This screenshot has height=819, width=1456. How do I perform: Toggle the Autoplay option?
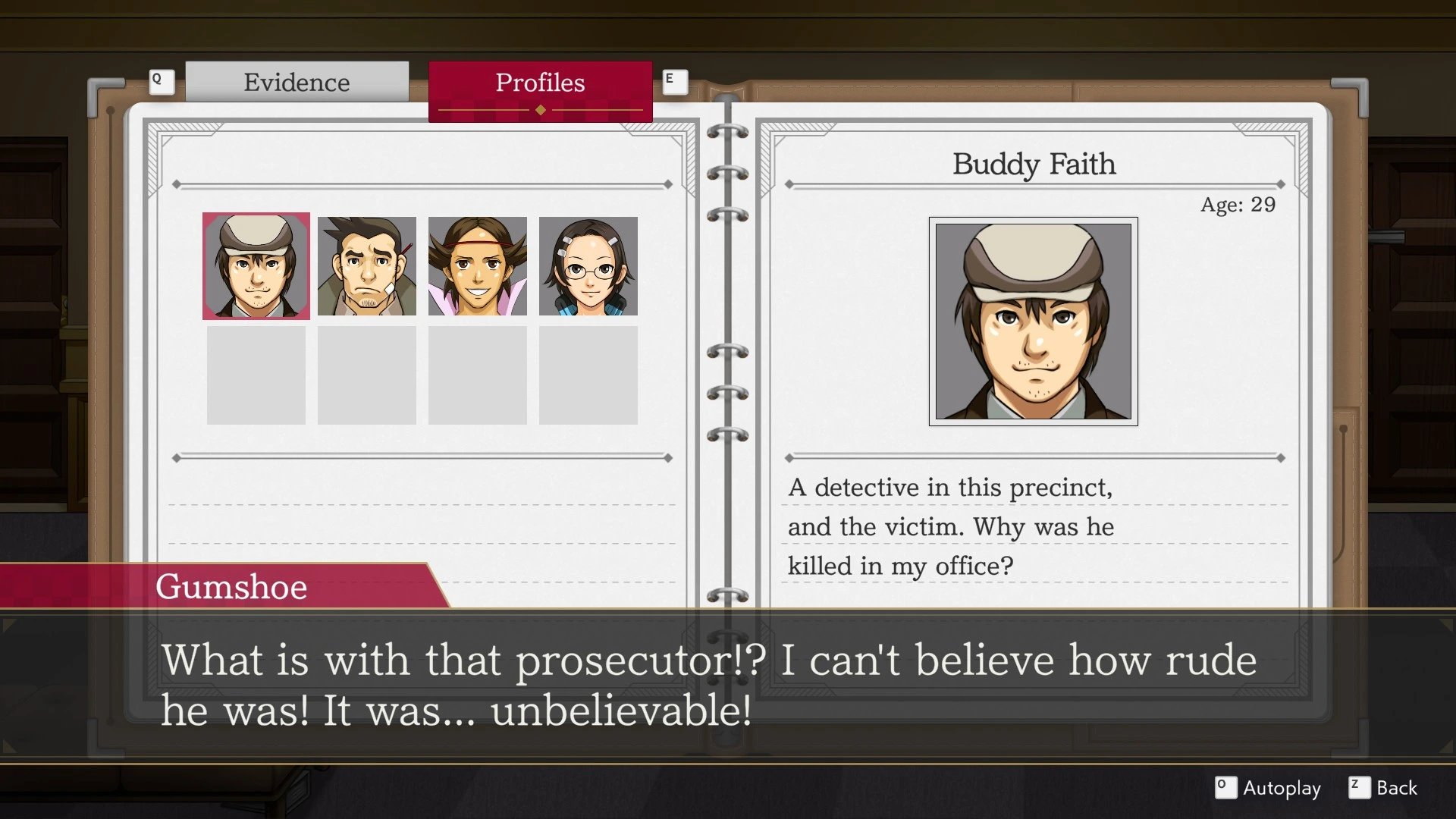pyautogui.click(x=1268, y=788)
